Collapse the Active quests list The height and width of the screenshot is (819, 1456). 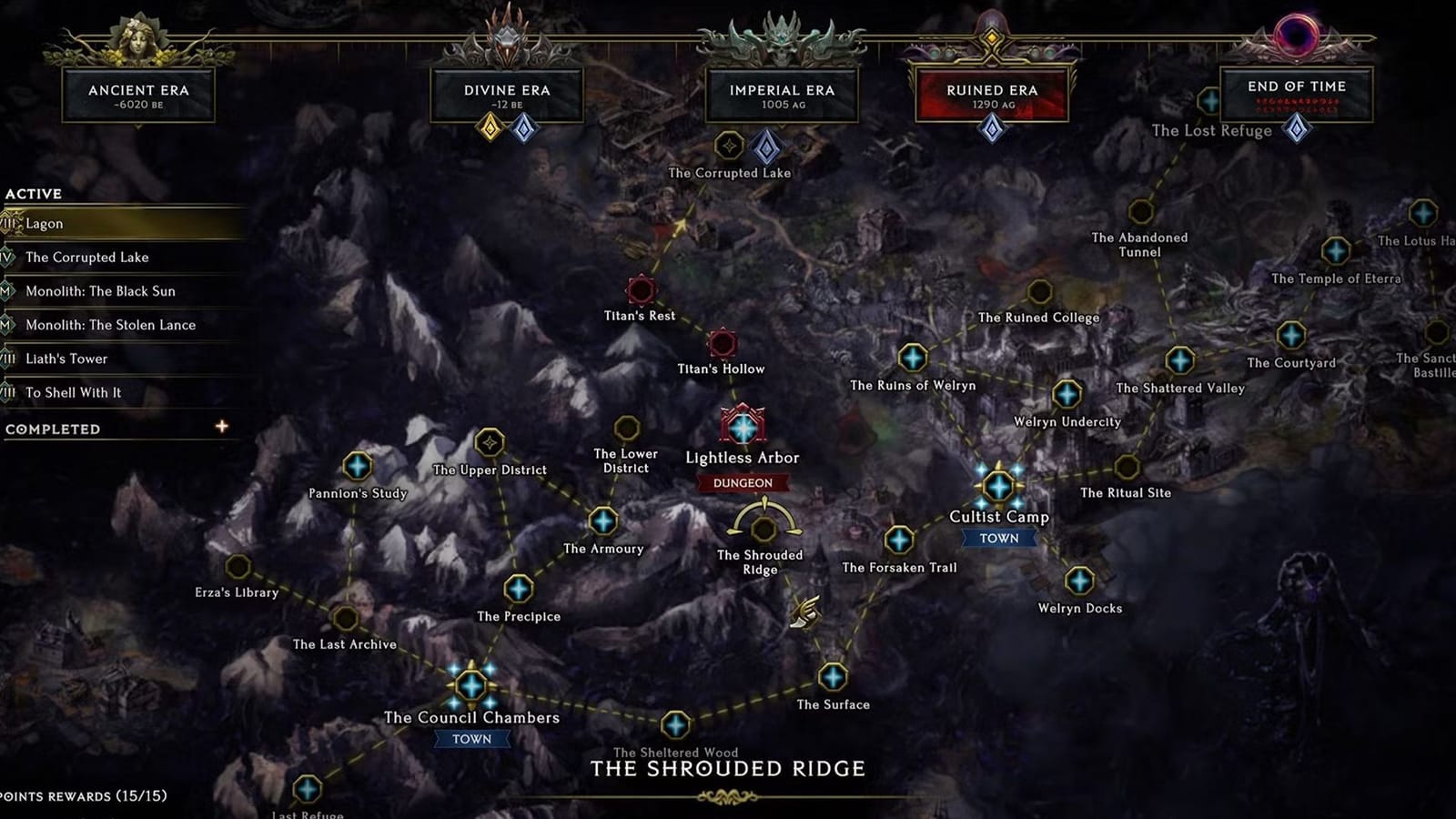pos(33,193)
